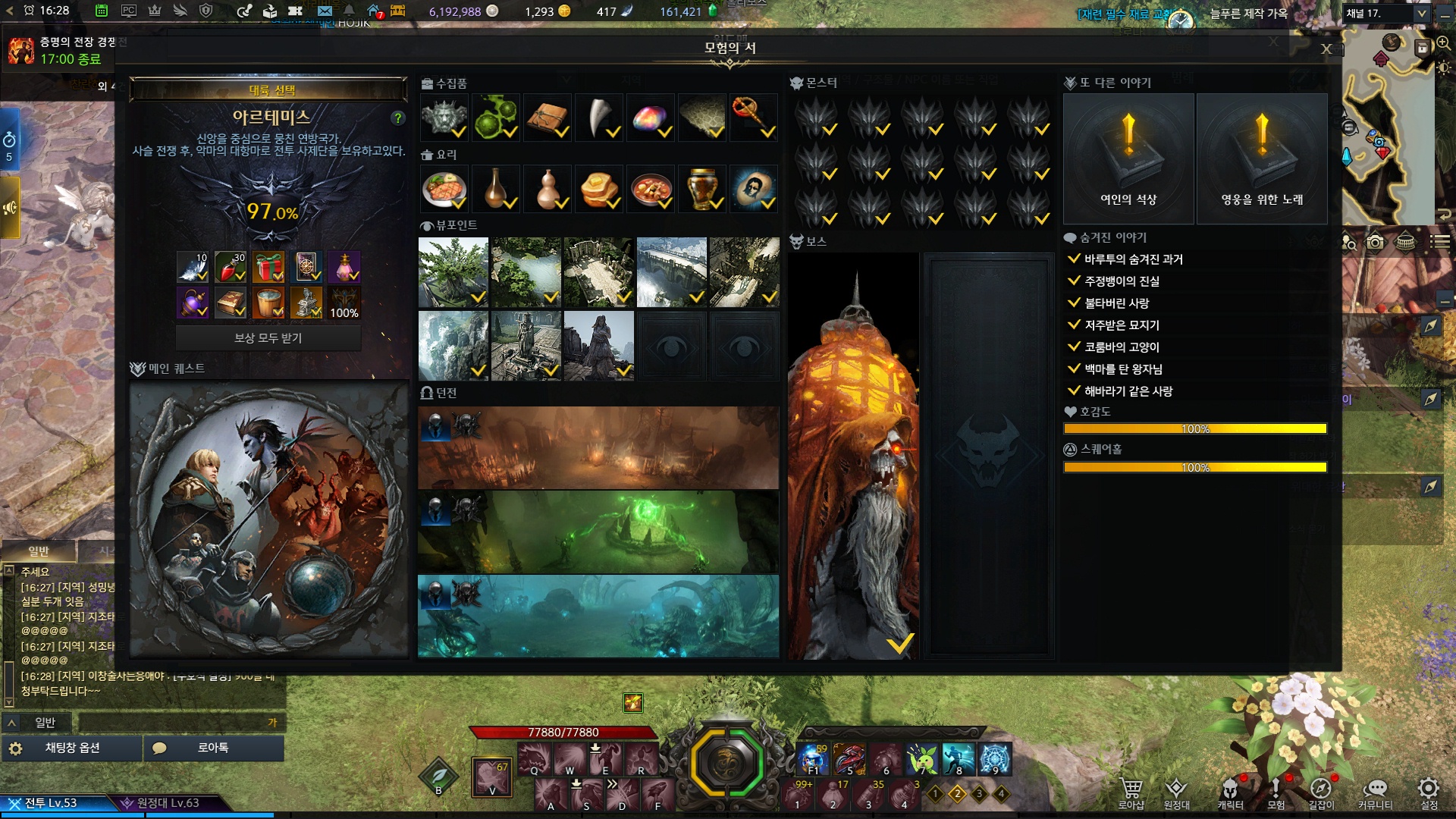Open the 설정 settings menu
The height and width of the screenshot is (819, 1456).
[x=1429, y=792]
